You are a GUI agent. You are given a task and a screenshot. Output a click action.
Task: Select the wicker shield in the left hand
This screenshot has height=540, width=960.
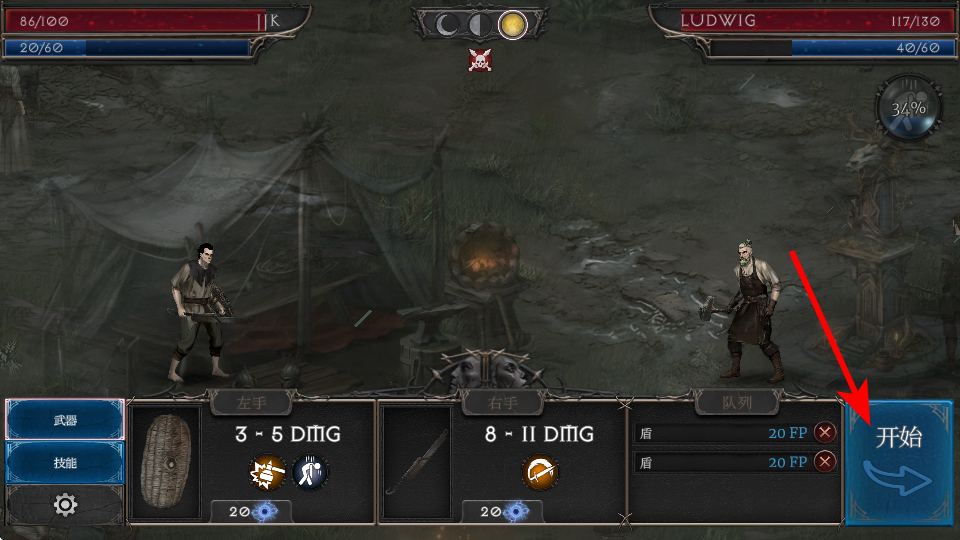[x=166, y=462]
